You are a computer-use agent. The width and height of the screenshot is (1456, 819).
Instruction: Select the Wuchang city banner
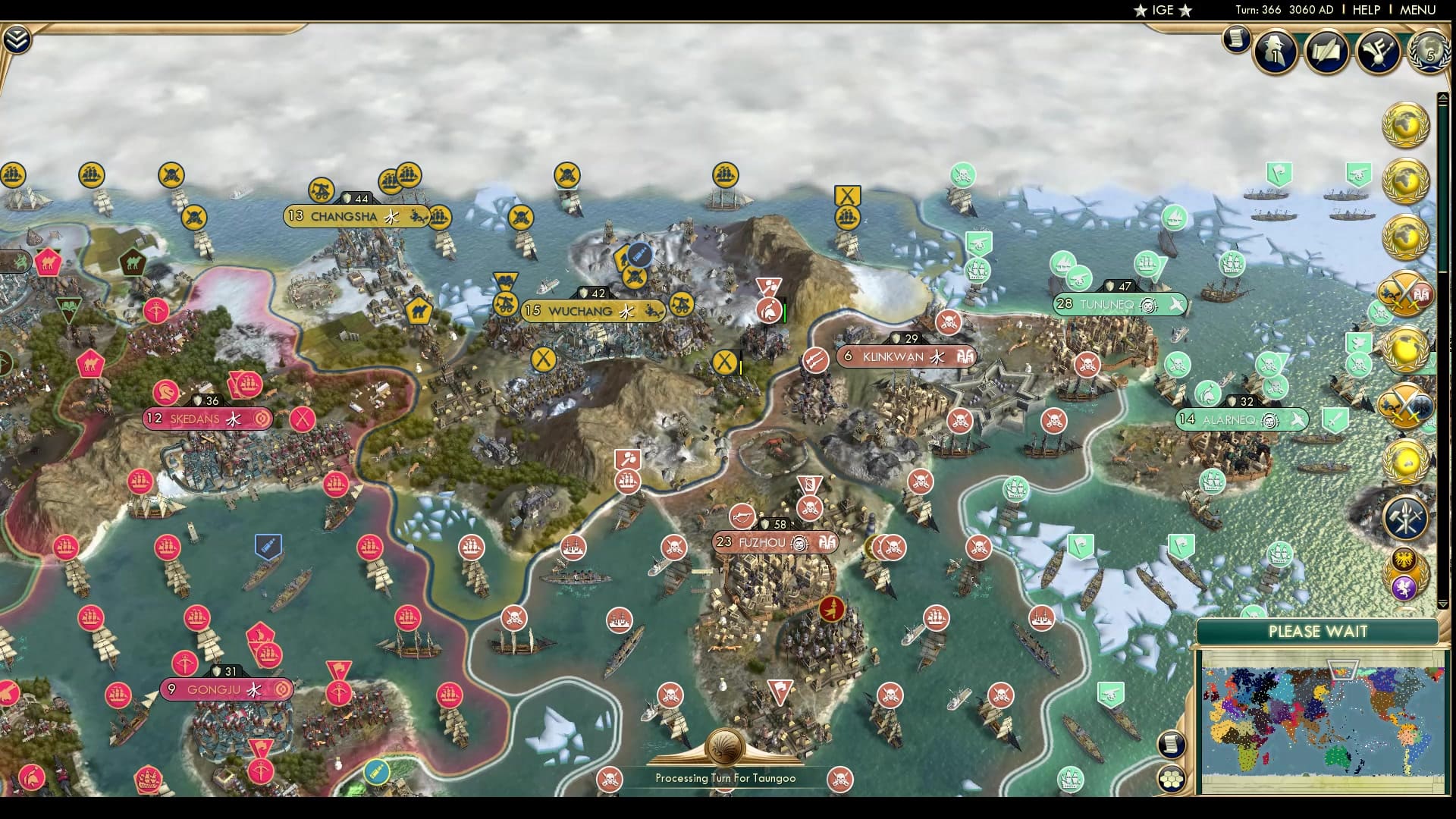point(594,310)
